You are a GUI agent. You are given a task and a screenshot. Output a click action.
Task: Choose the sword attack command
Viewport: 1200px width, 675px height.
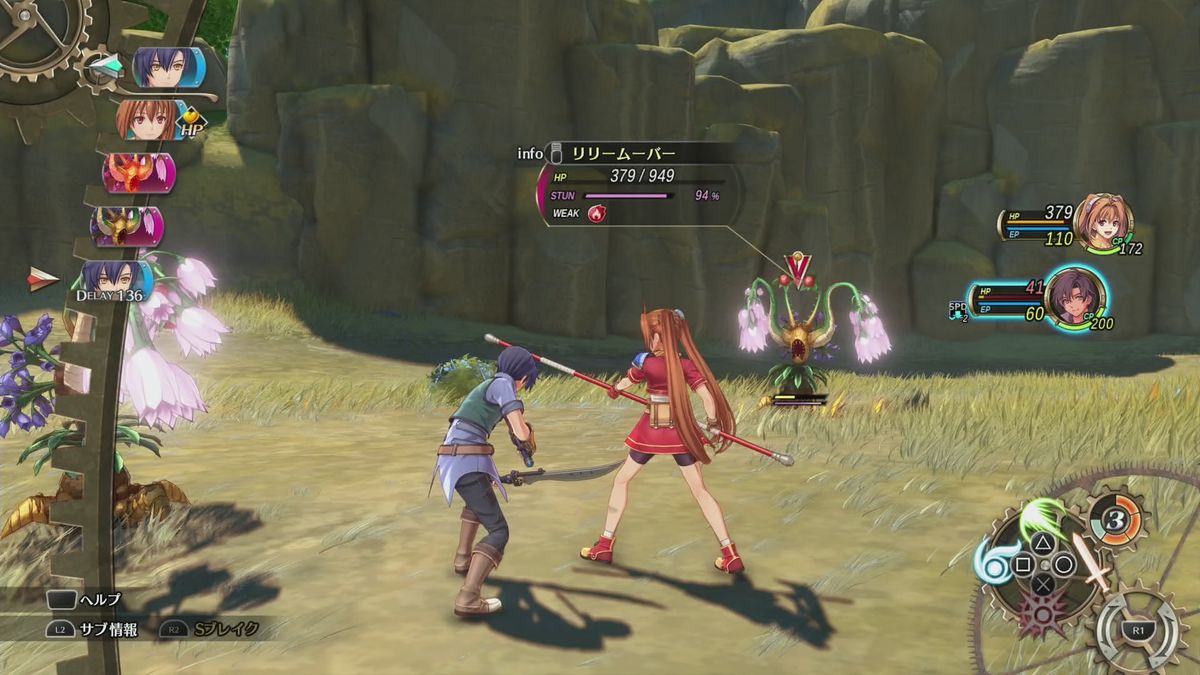coord(1090,562)
